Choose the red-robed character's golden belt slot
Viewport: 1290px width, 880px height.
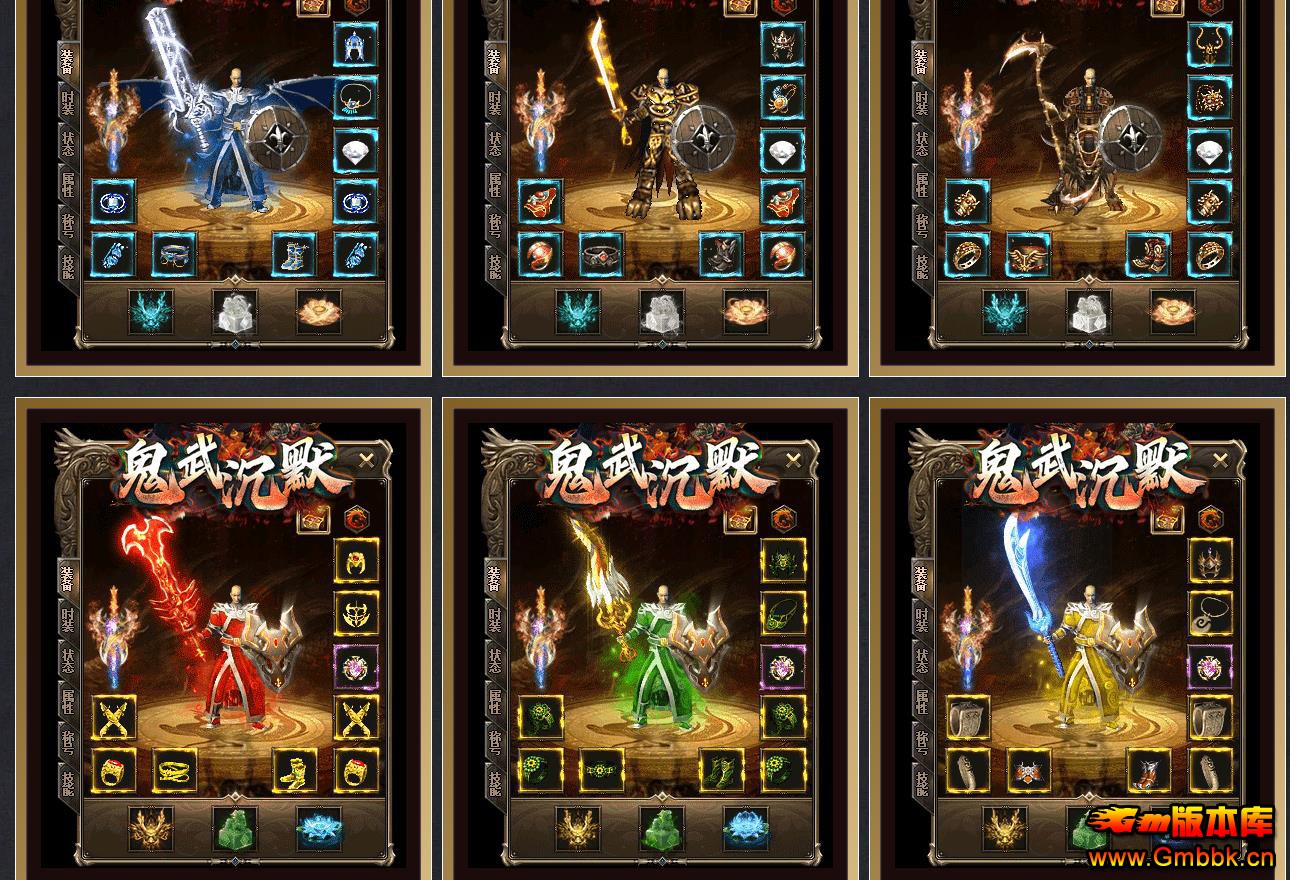tap(175, 771)
